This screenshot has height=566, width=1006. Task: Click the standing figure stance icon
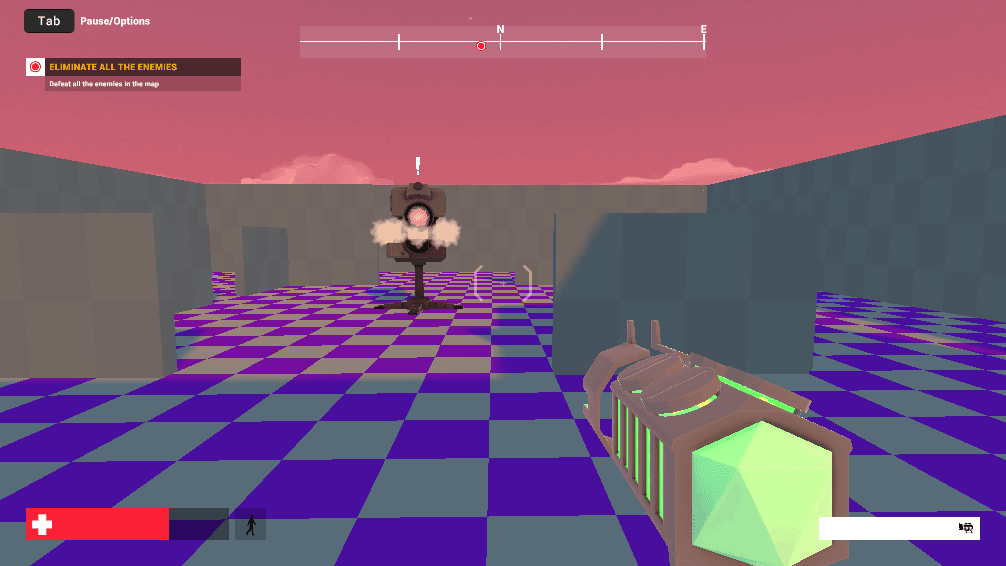[250, 524]
